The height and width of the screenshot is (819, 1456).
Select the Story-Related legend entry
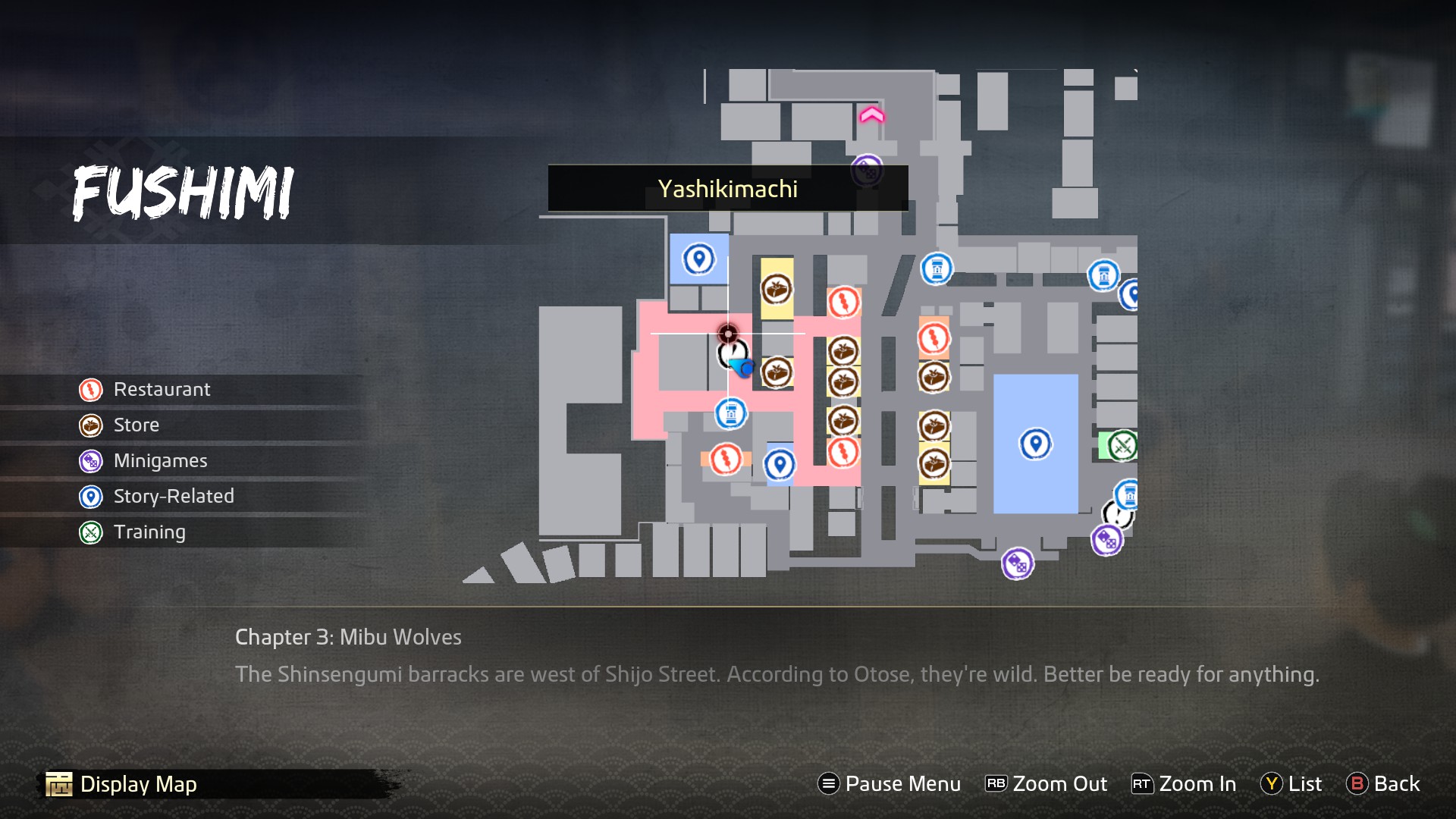pos(174,497)
